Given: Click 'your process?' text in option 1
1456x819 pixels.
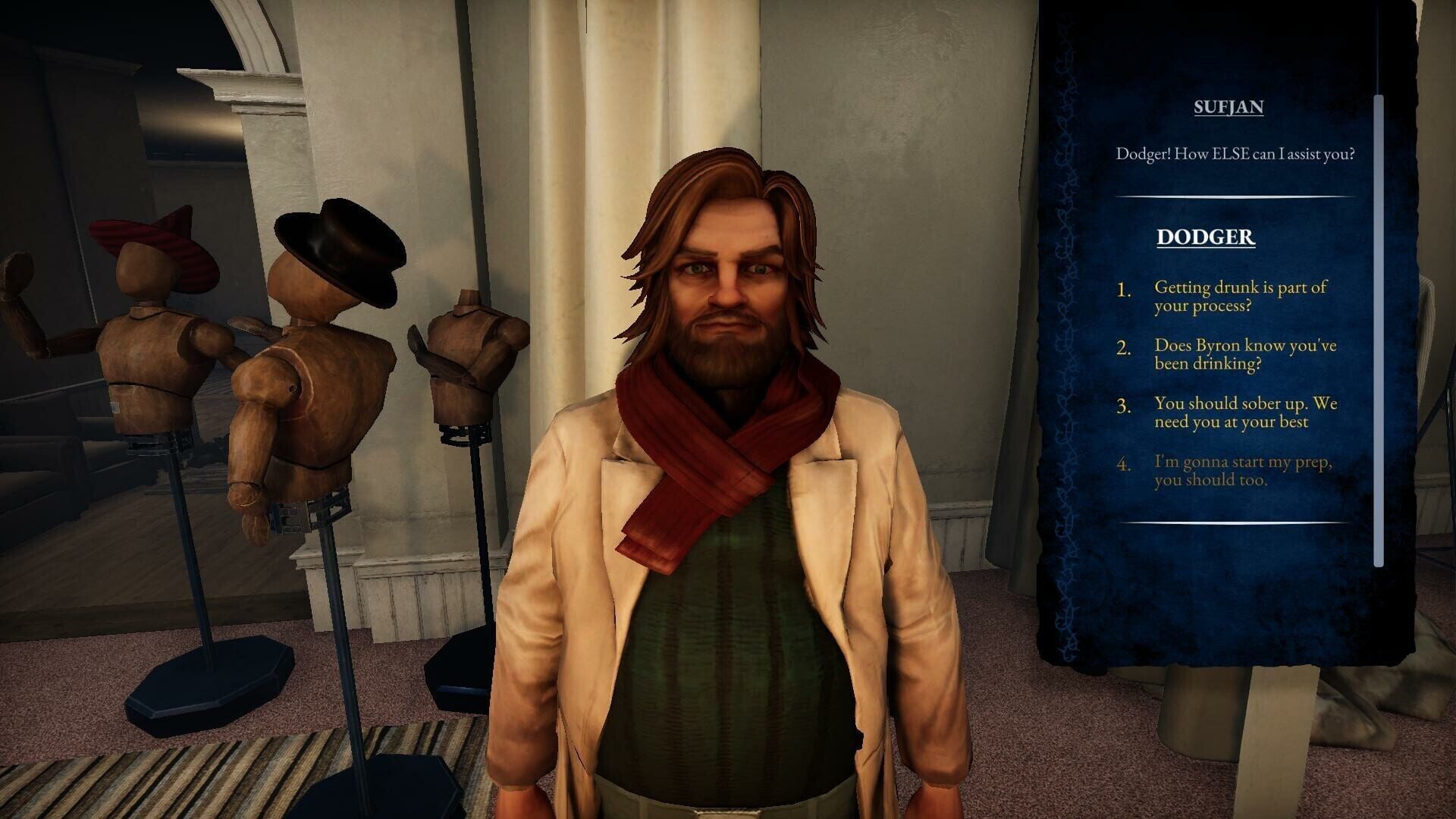Looking at the screenshot, I should click(x=1203, y=308).
